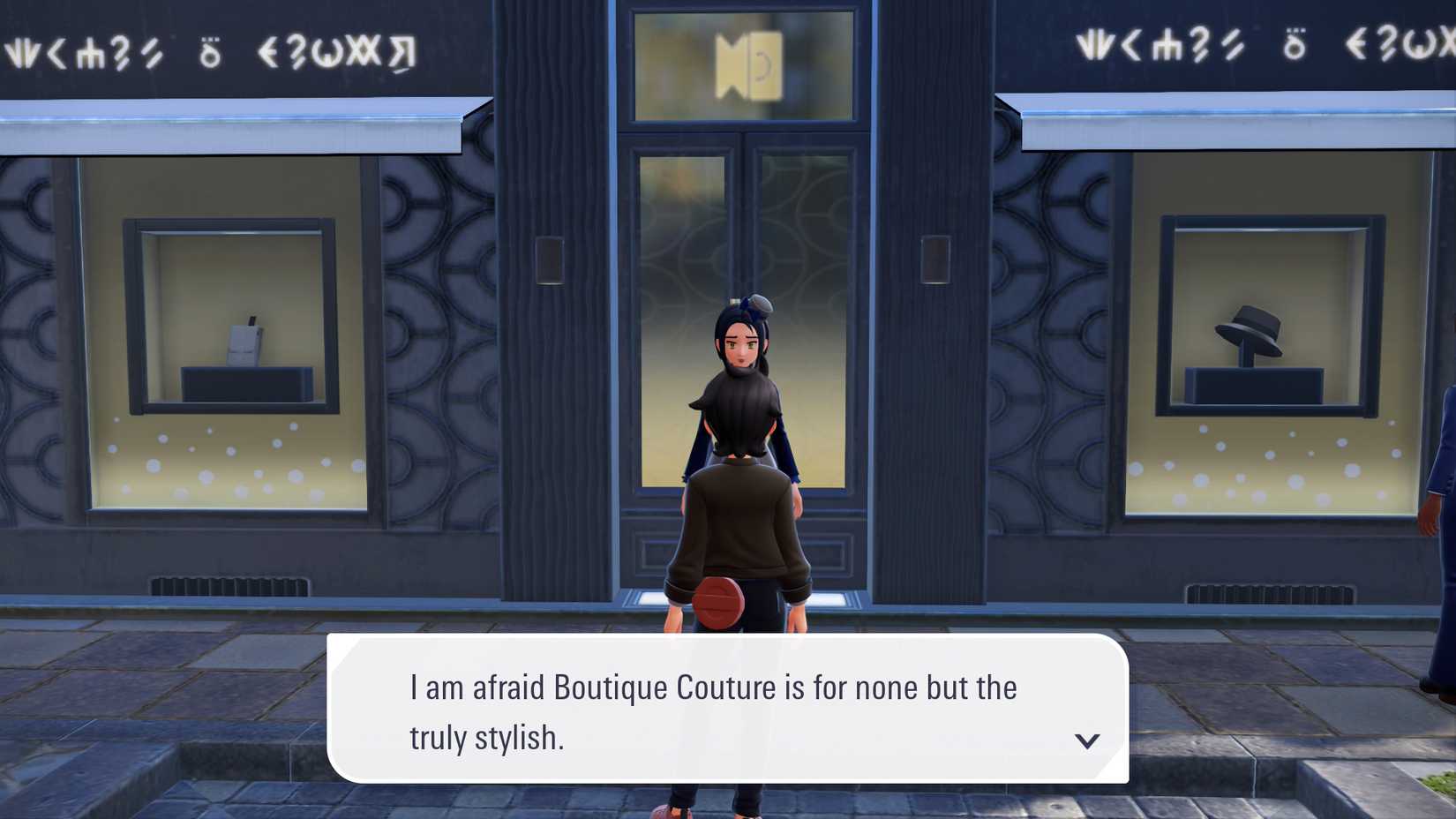
Task: Click the wall lamp left of the entrance
Action: (x=549, y=260)
